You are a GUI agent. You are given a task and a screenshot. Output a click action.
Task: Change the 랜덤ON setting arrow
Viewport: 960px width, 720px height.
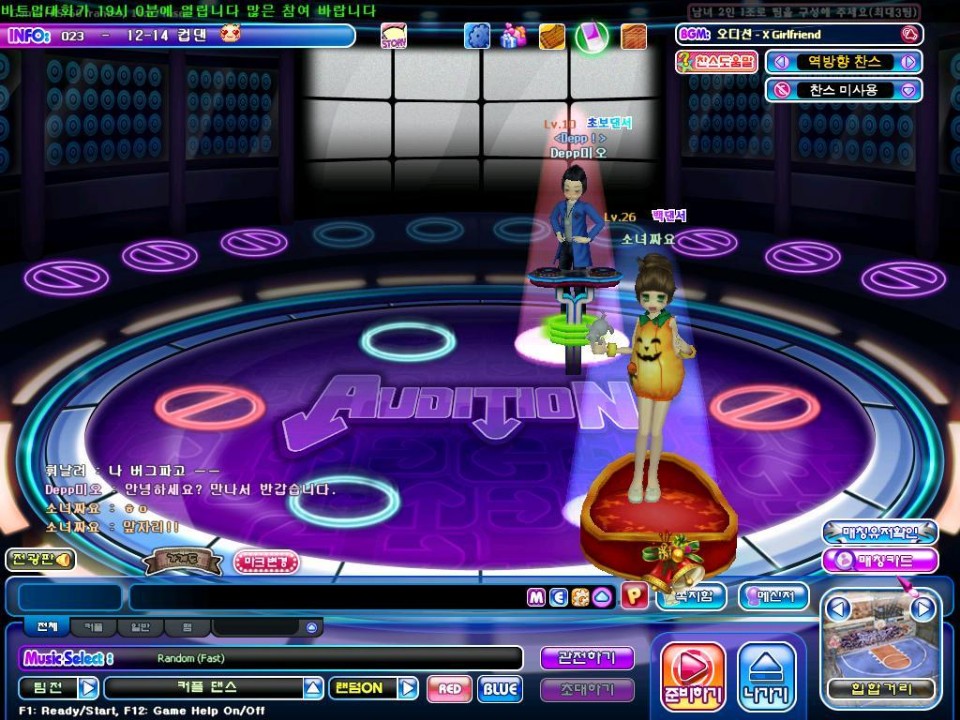[x=407, y=688]
